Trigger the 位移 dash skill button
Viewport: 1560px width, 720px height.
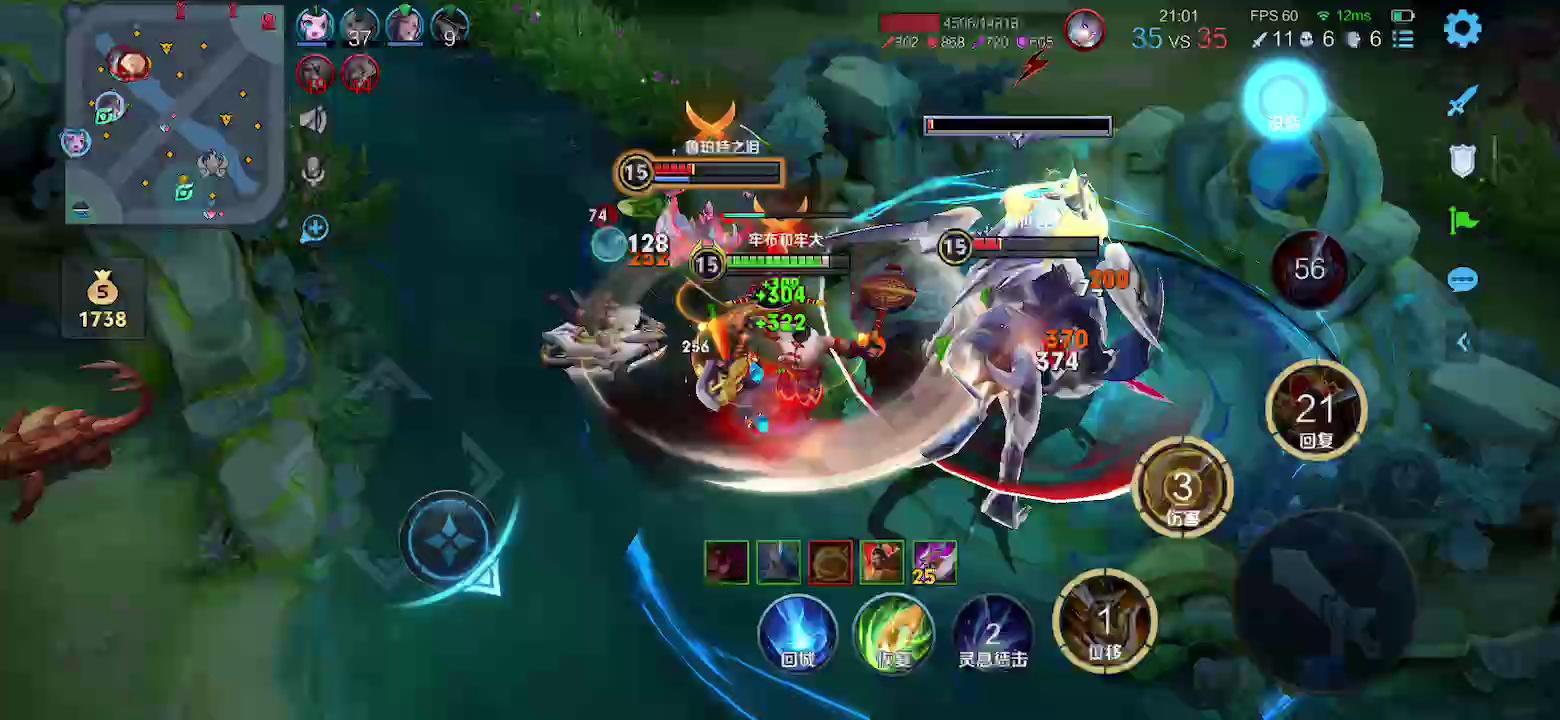1104,622
